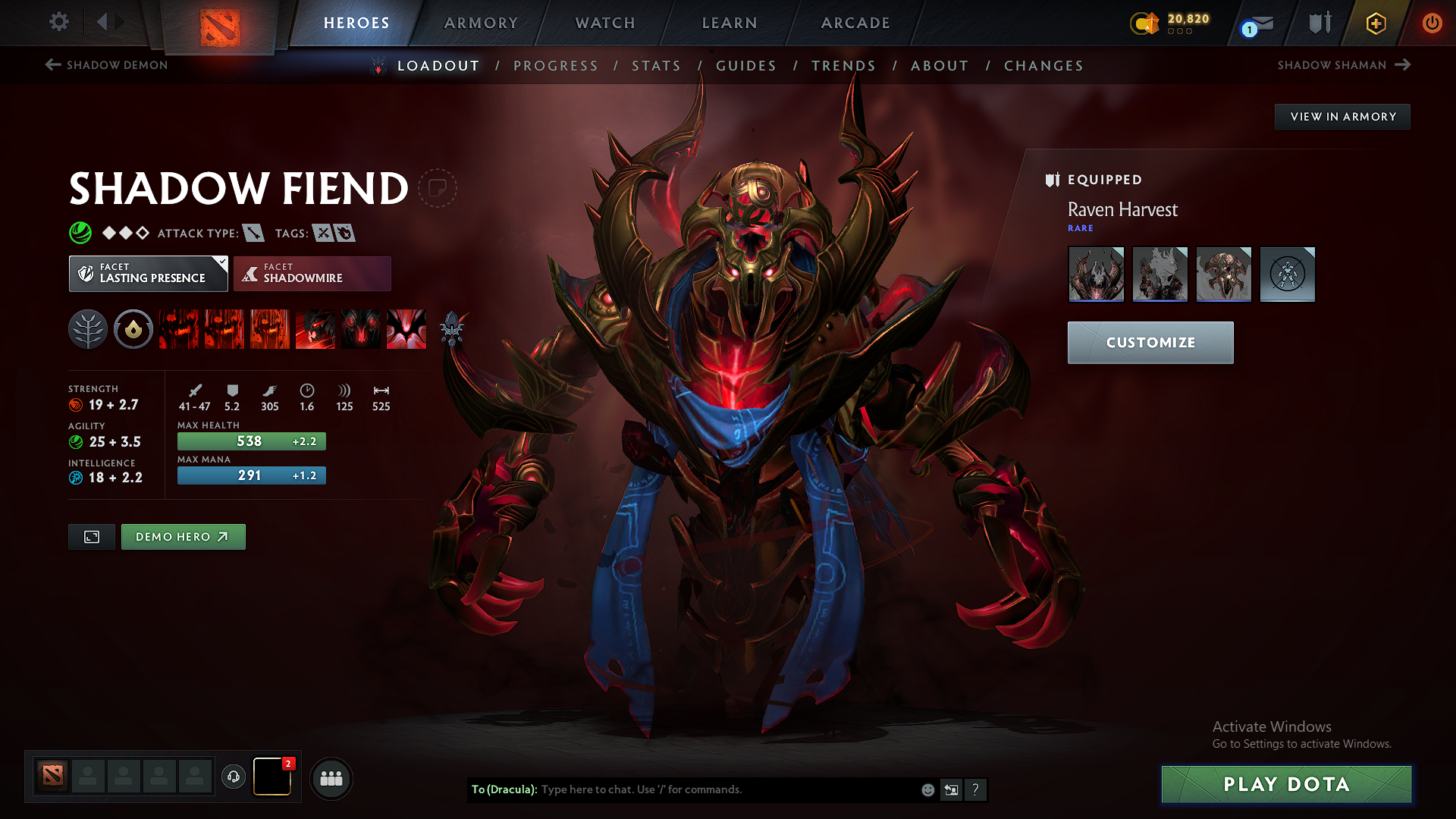Click the View in Armory button
Image resolution: width=1456 pixels, height=819 pixels.
pyautogui.click(x=1342, y=116)
